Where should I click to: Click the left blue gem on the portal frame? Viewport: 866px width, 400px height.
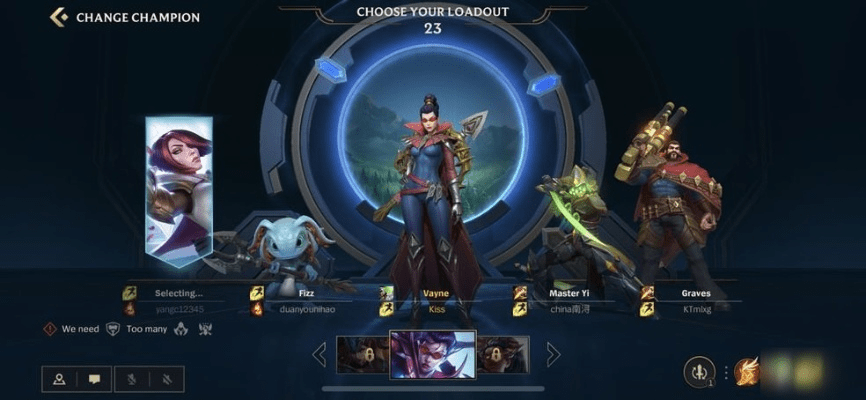pos(330,69)
